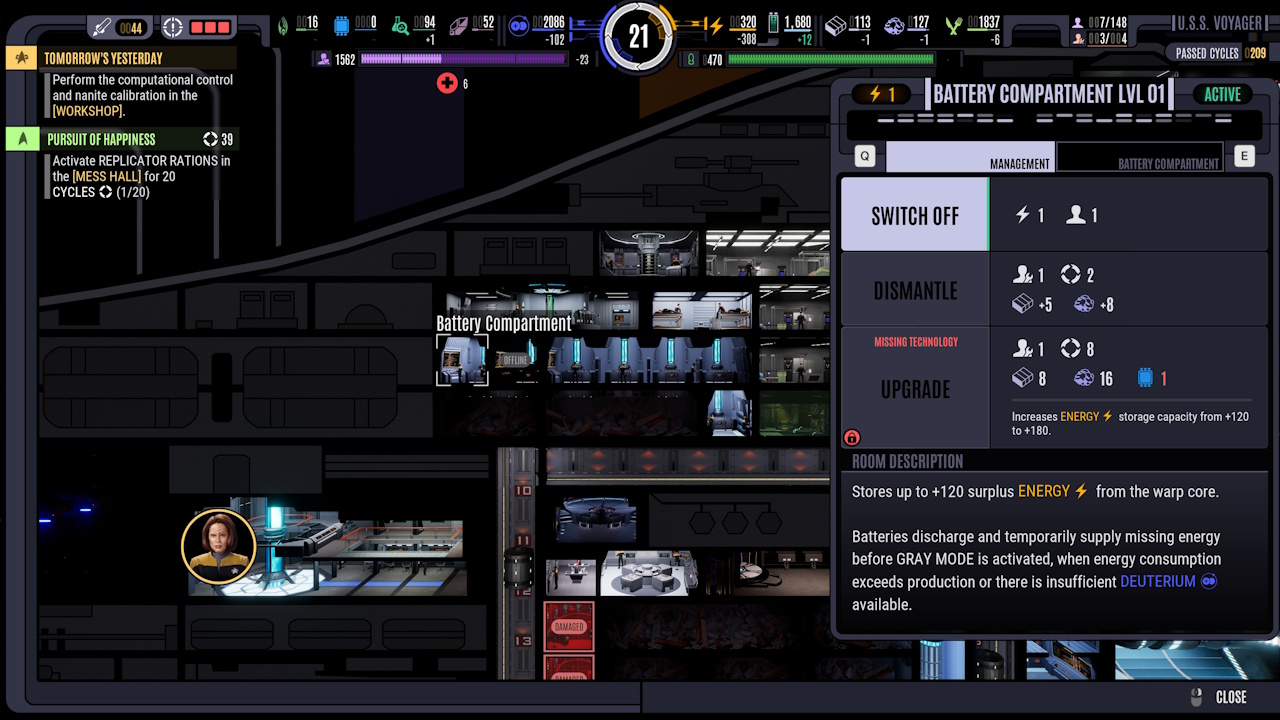The width and height of the screenshot is (1280, 720).
Task: Open the E tab selector on the panel
Action: [1243, 156]
